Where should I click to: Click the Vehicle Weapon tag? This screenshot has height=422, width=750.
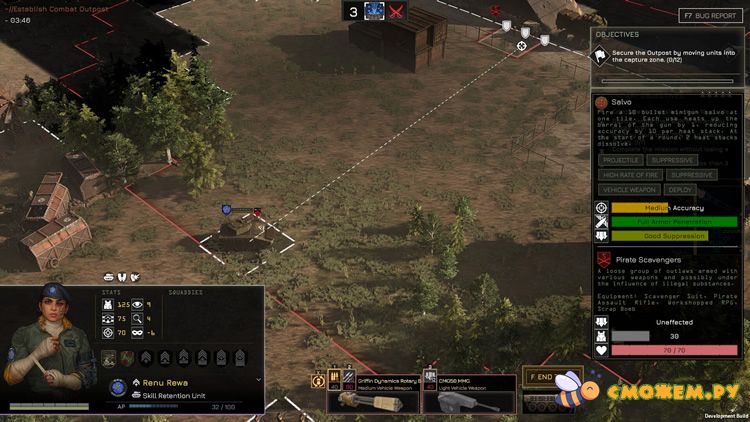[629, 190]
